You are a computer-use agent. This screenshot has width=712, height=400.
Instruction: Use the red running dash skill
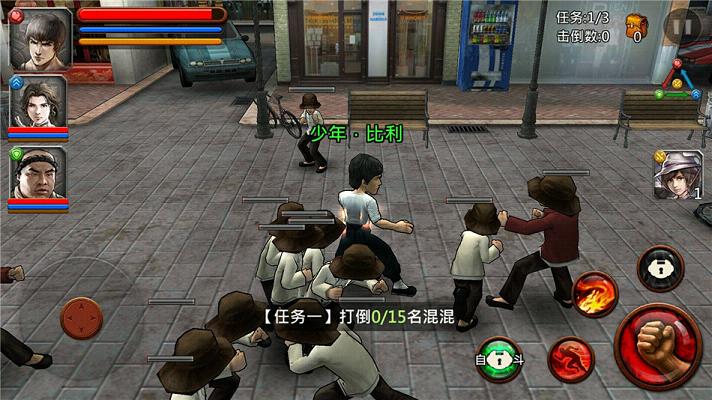(x=570, y=360)
